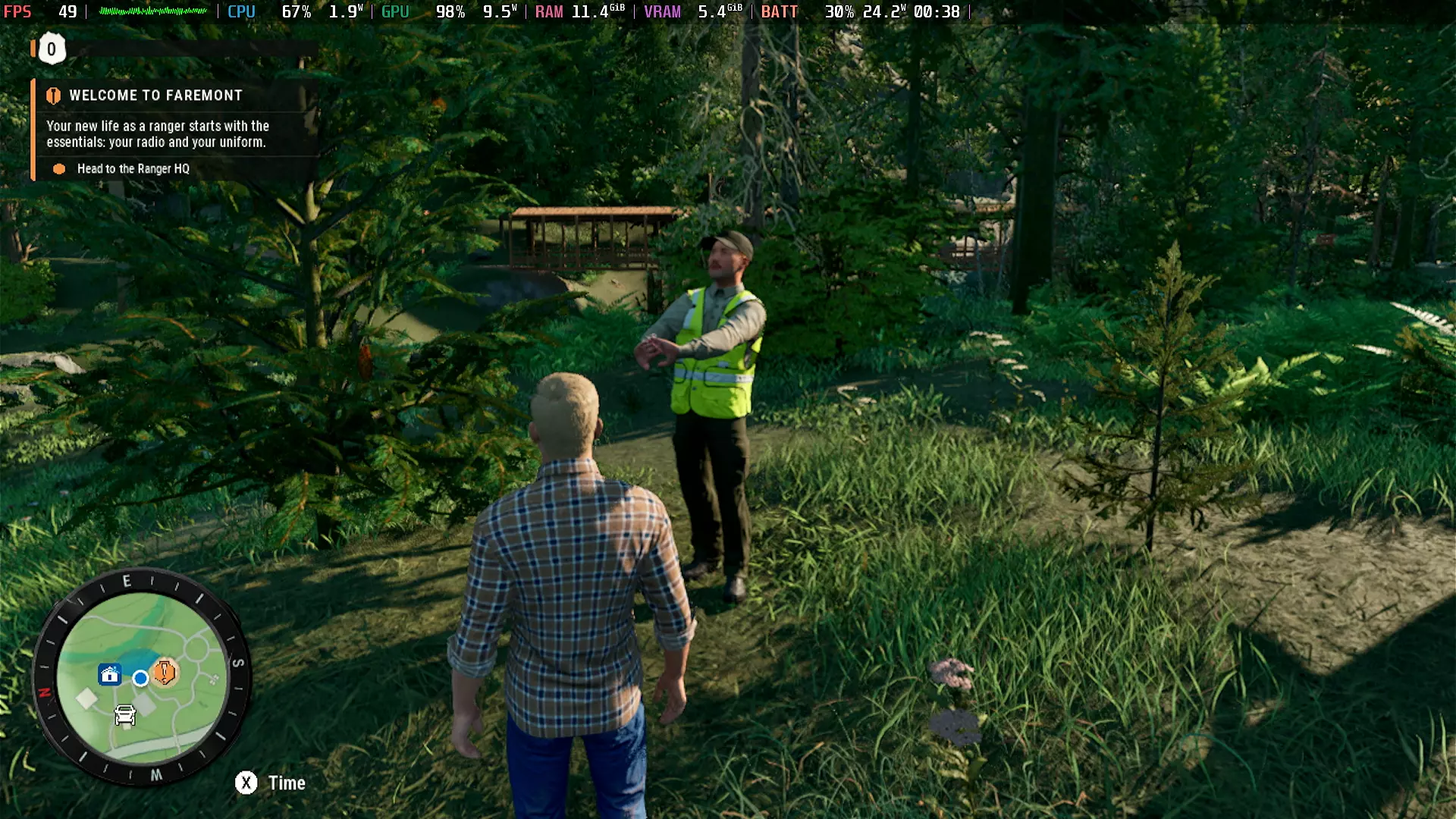The image size is (1456, 819).
Task: Click the ranger level badge showing 0
Action: click(x=52, y=49)
